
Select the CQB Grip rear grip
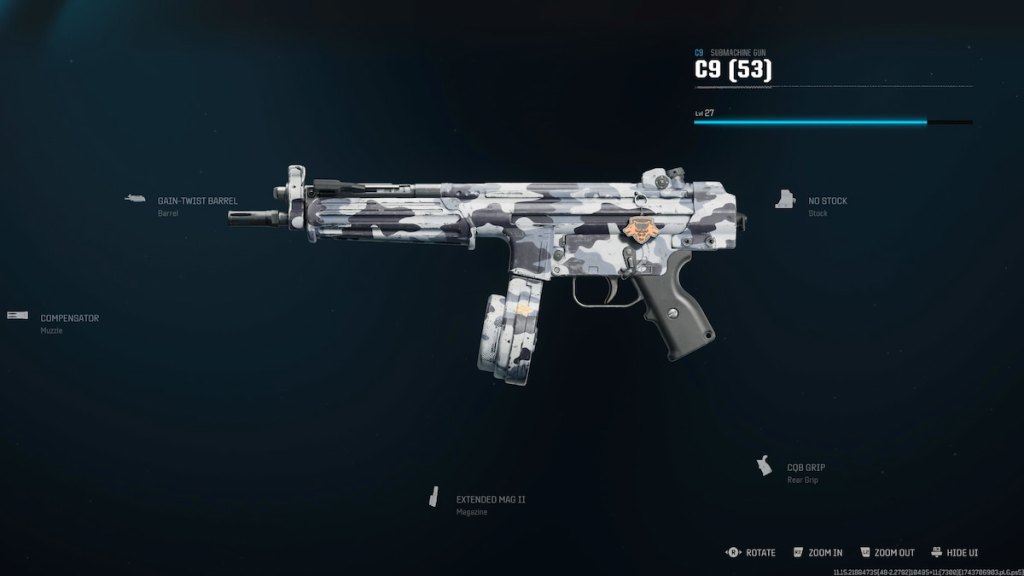[x=805, y=467]
